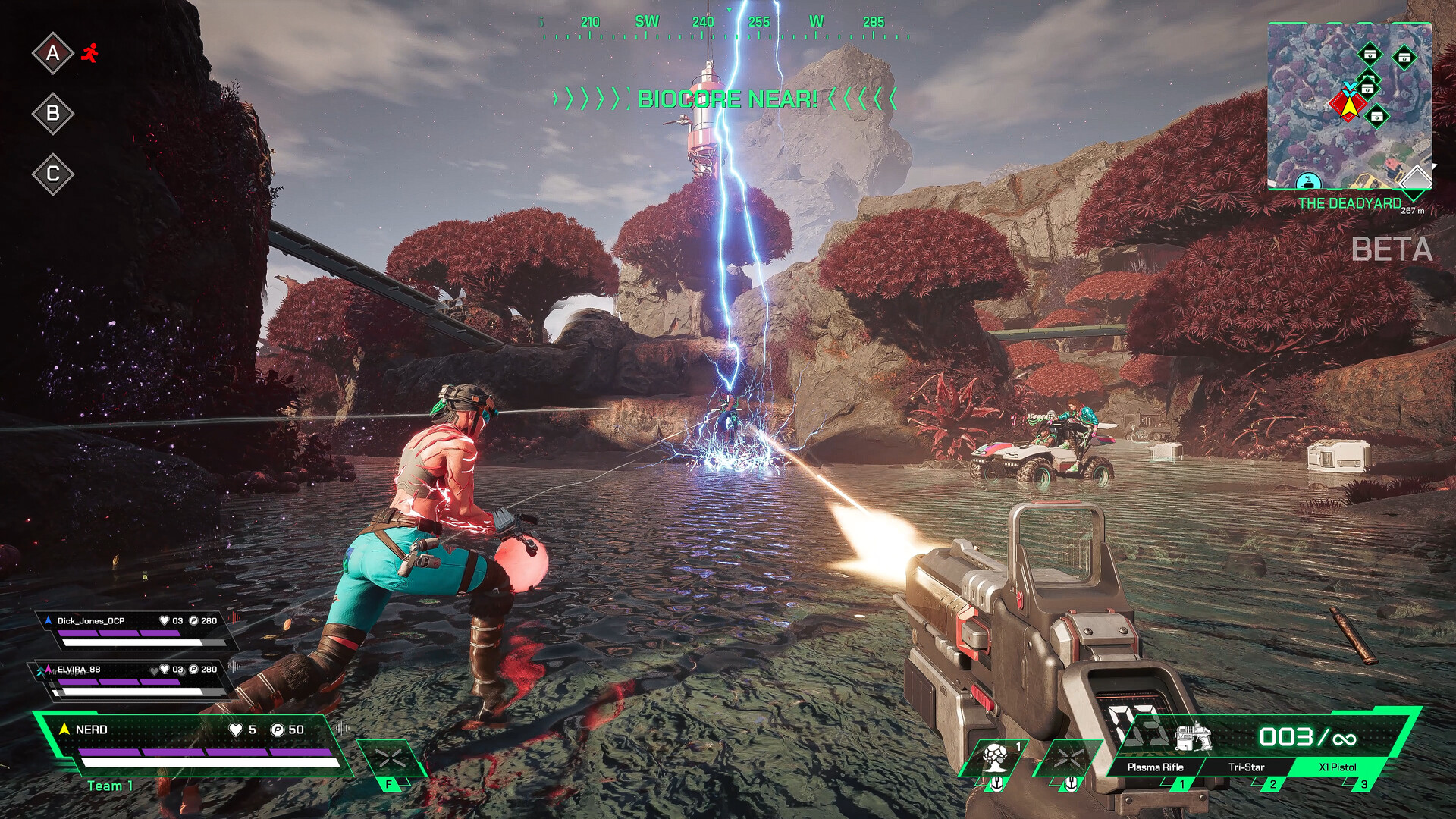Select the X1 Pistol weapon slot
Screen dimensions: 1456x819
coord(1337,767)
